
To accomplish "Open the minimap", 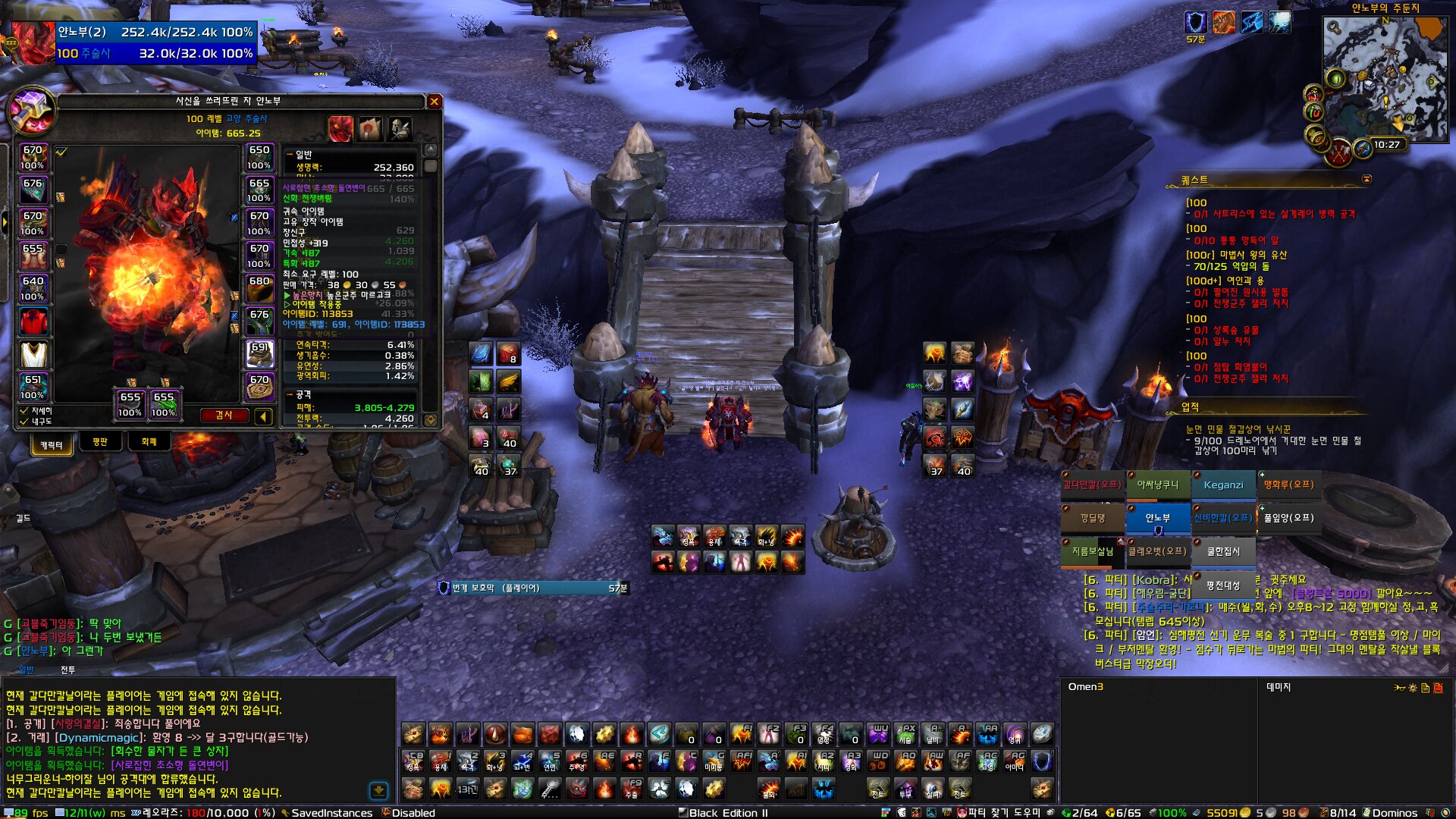I will point(1385,77).
